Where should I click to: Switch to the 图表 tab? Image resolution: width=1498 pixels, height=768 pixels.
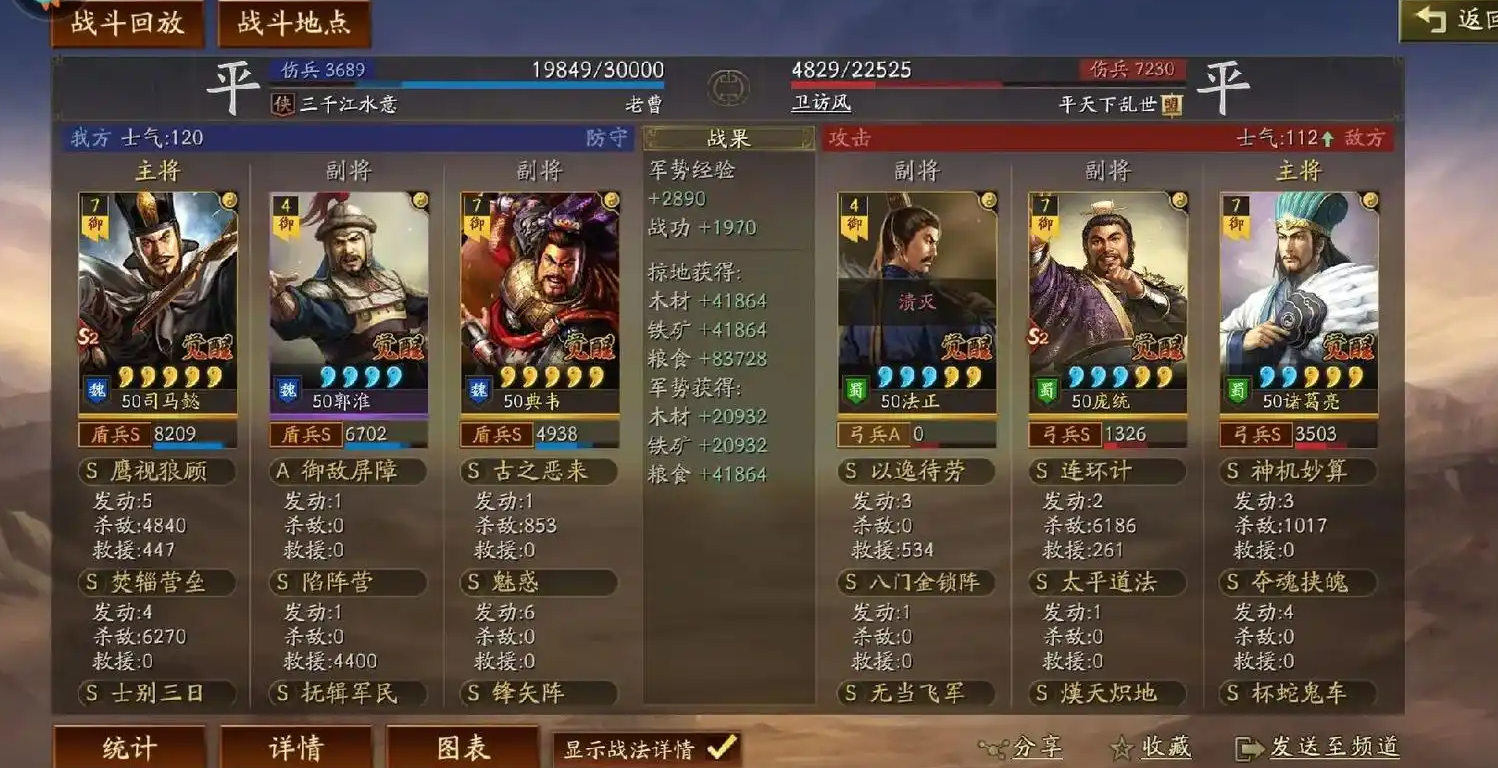point(464,747)
